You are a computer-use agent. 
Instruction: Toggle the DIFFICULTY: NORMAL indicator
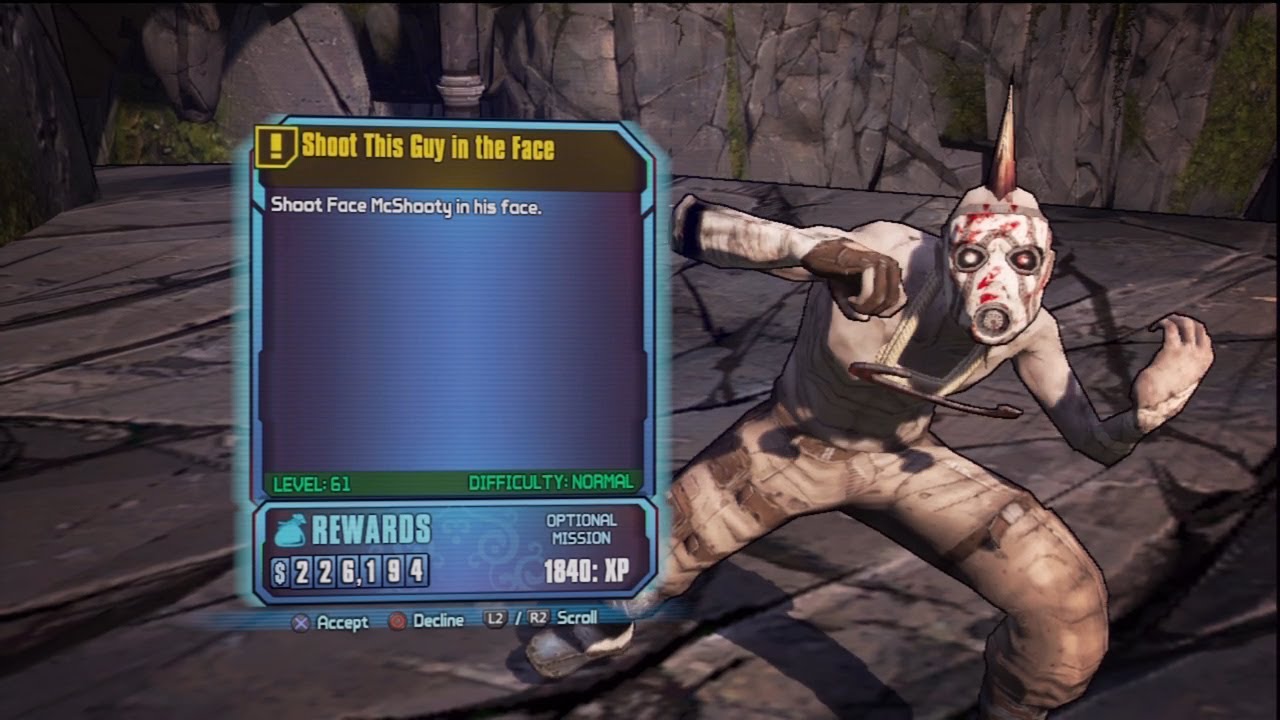click(549, 484)
